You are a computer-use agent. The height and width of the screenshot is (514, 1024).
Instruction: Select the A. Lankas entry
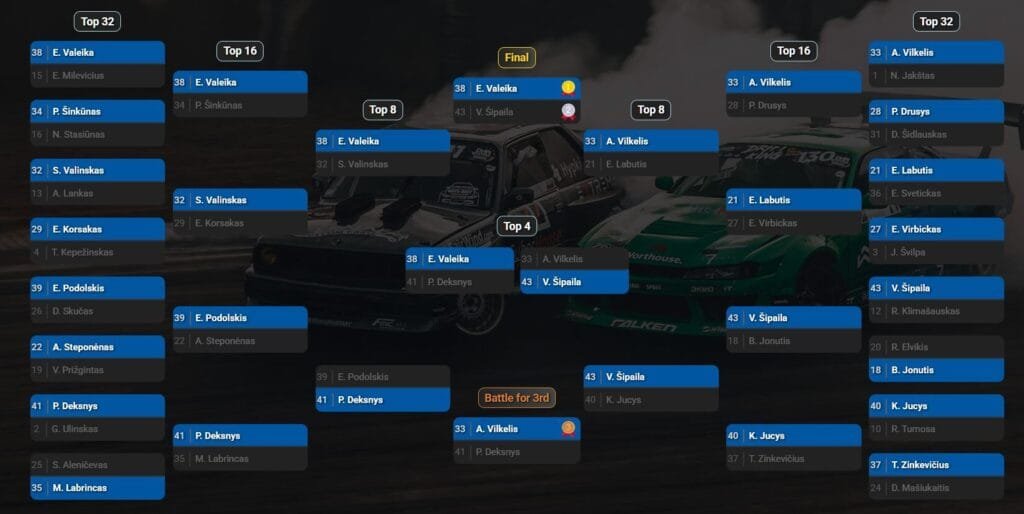[97, 194]
